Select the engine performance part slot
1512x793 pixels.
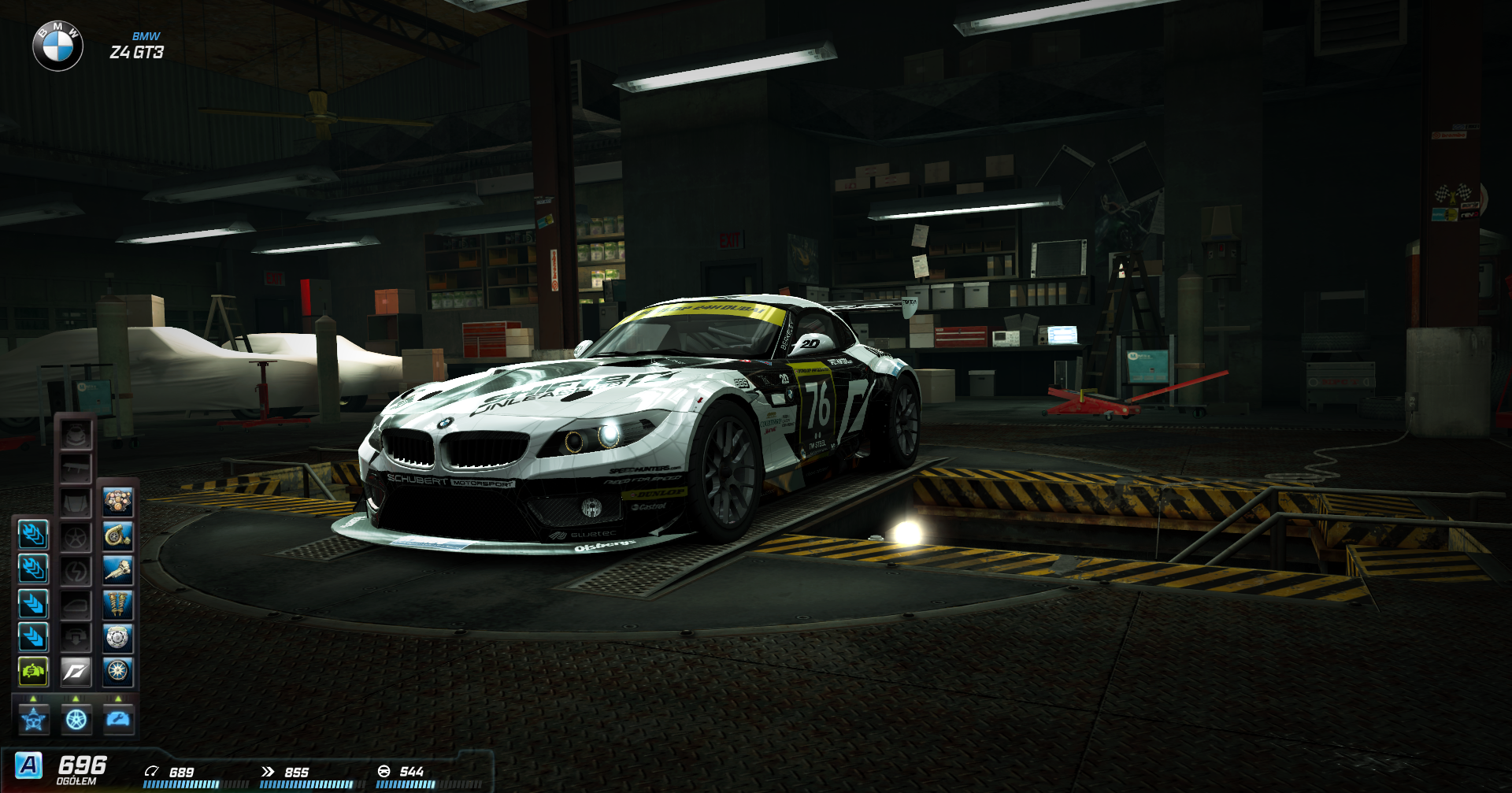point(118,502)
